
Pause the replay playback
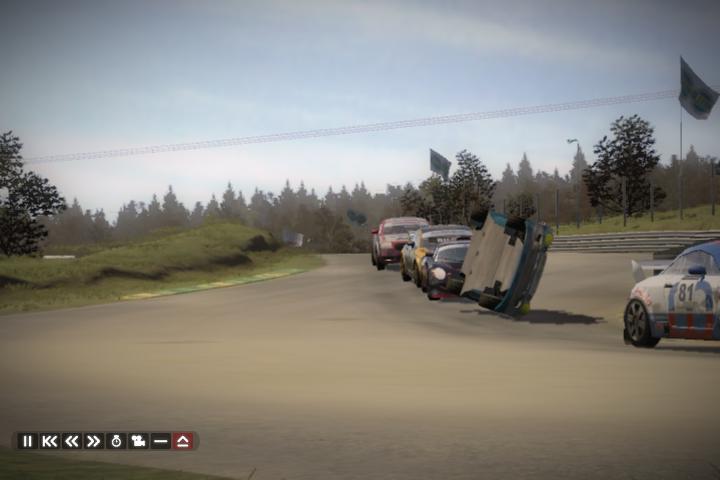coord(28,441)
